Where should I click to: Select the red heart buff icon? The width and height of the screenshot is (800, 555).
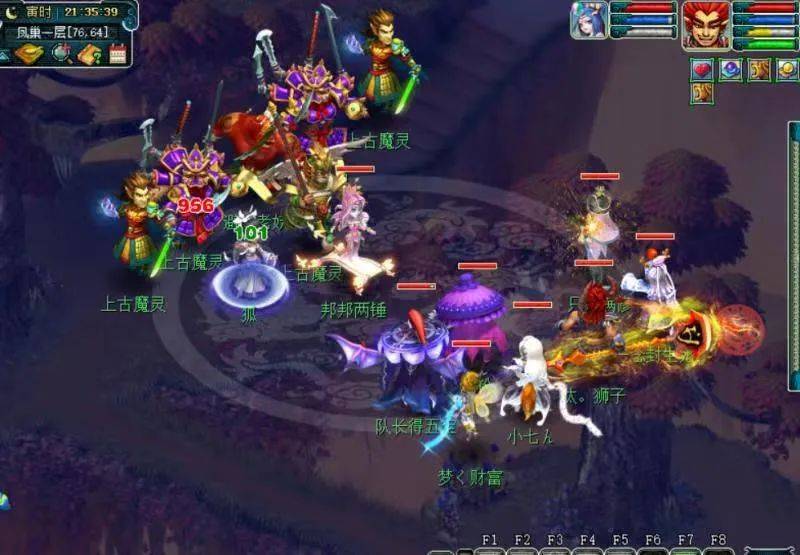[702, 69]
